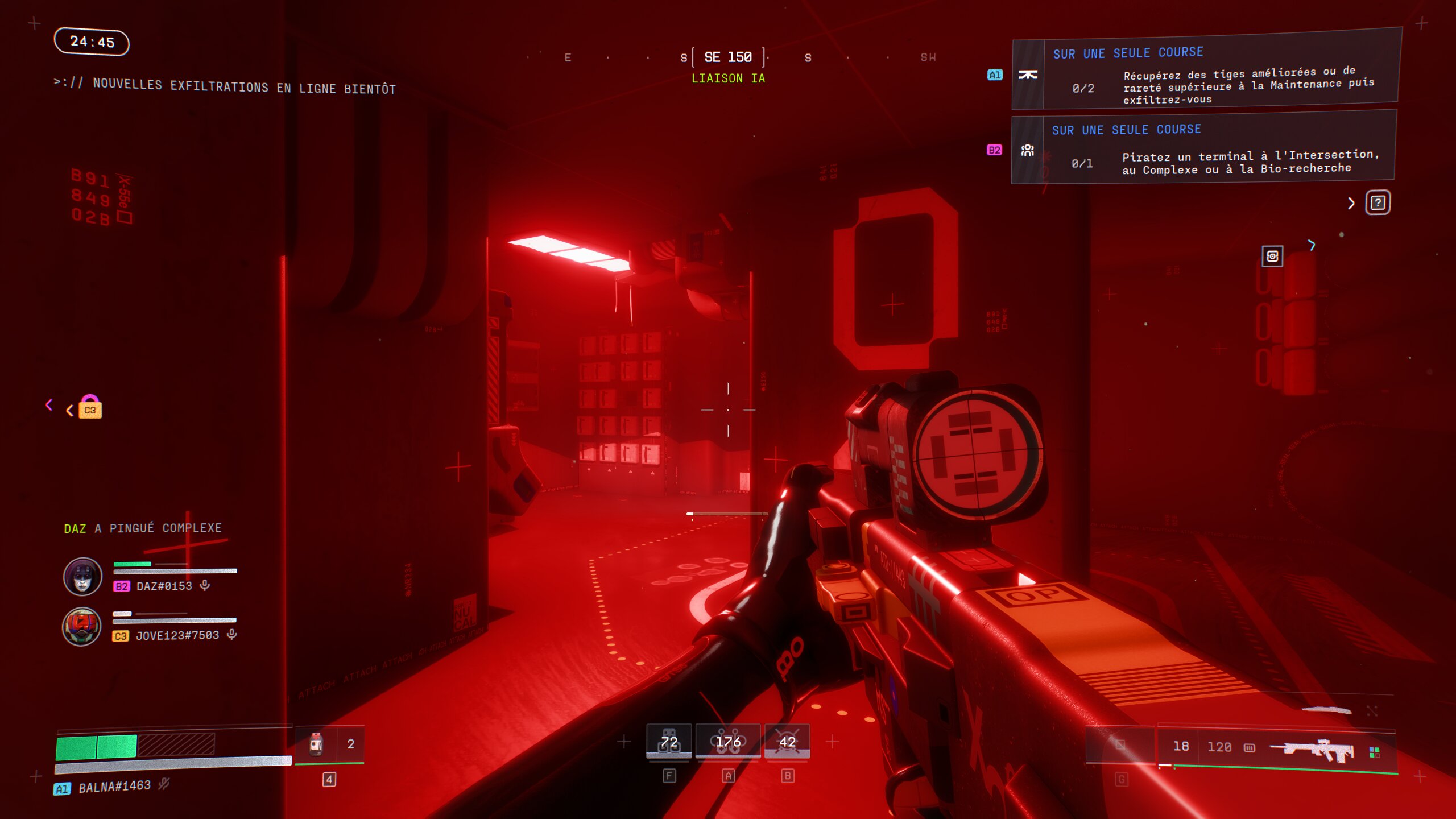Click DAZ#0153's squad portrait
The width and height of the screenshot is (1456, 819).
click(82, 577)
